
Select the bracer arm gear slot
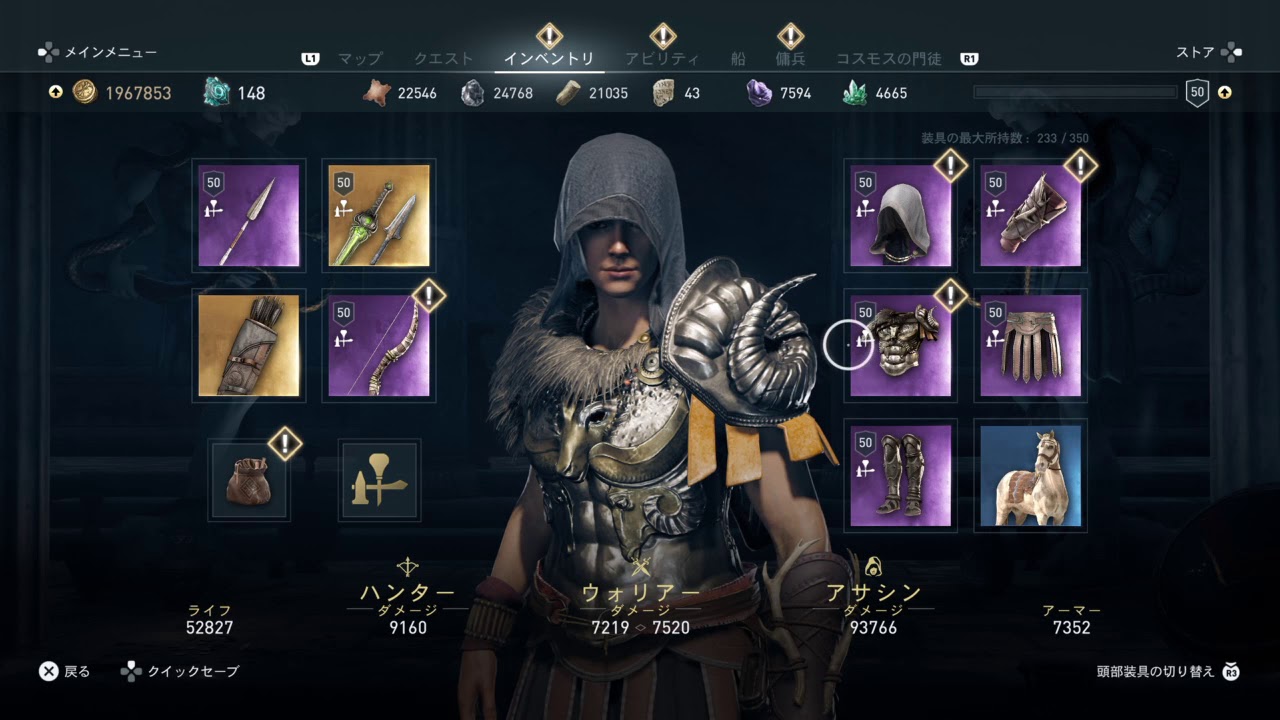point(1030,216)
